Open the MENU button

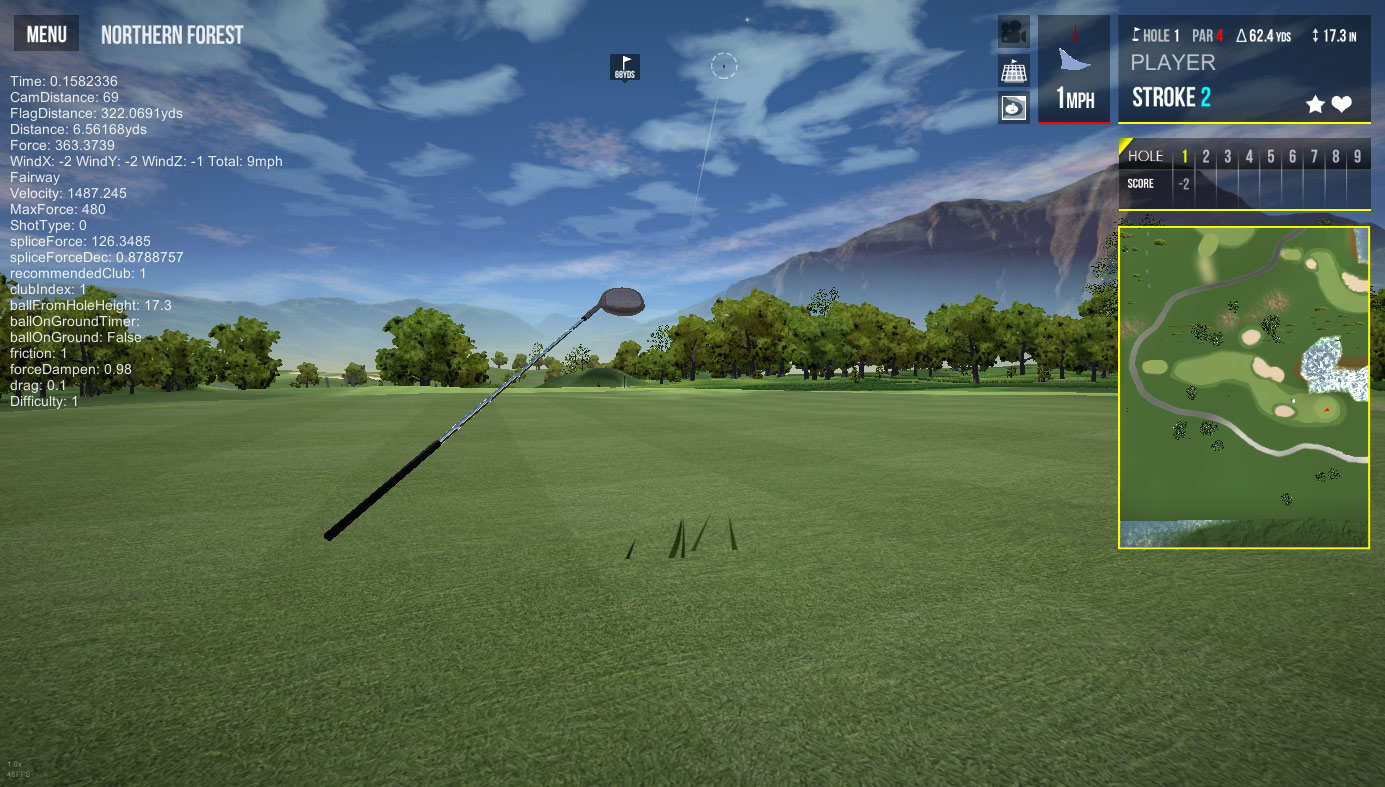[x=46, y=35]
